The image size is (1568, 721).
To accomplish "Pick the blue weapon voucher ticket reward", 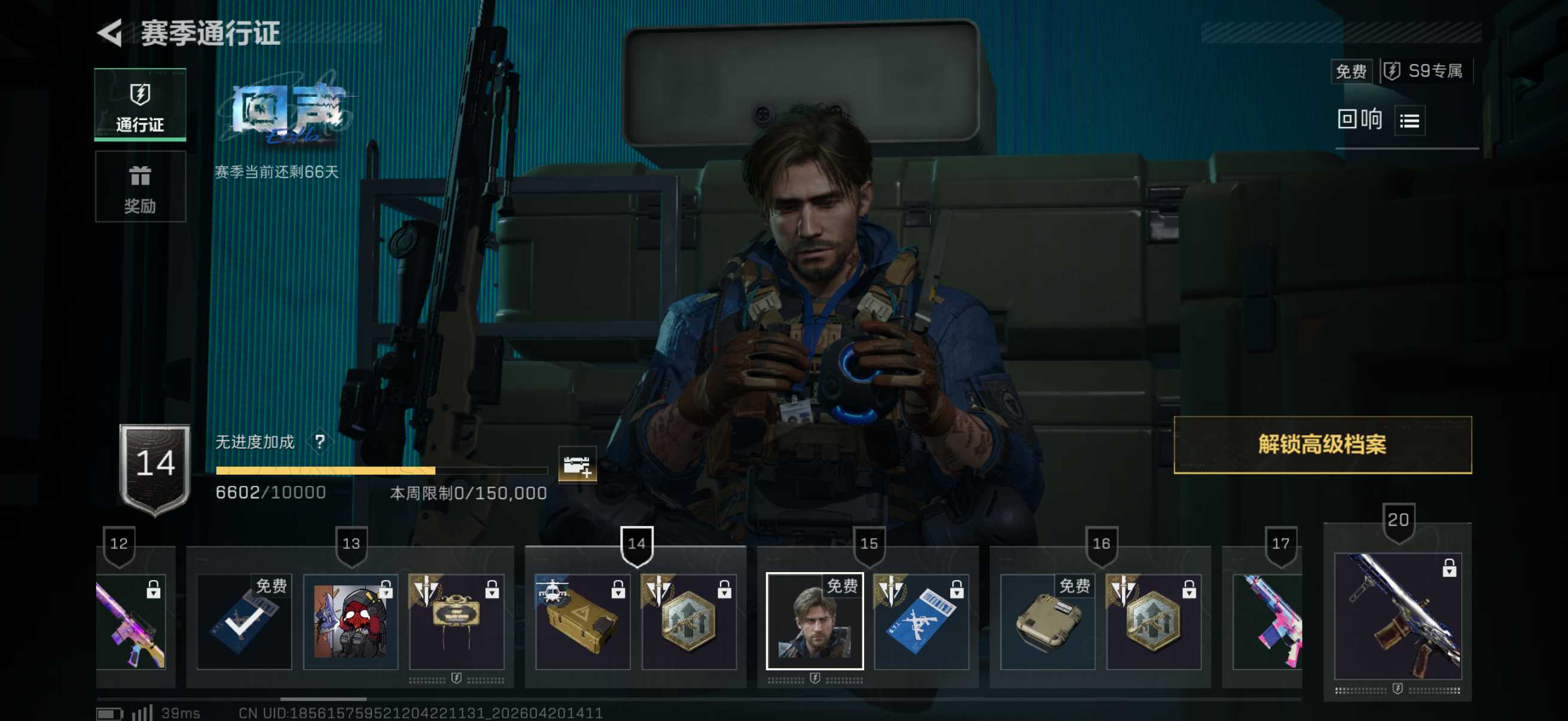I will coord(921,621).
